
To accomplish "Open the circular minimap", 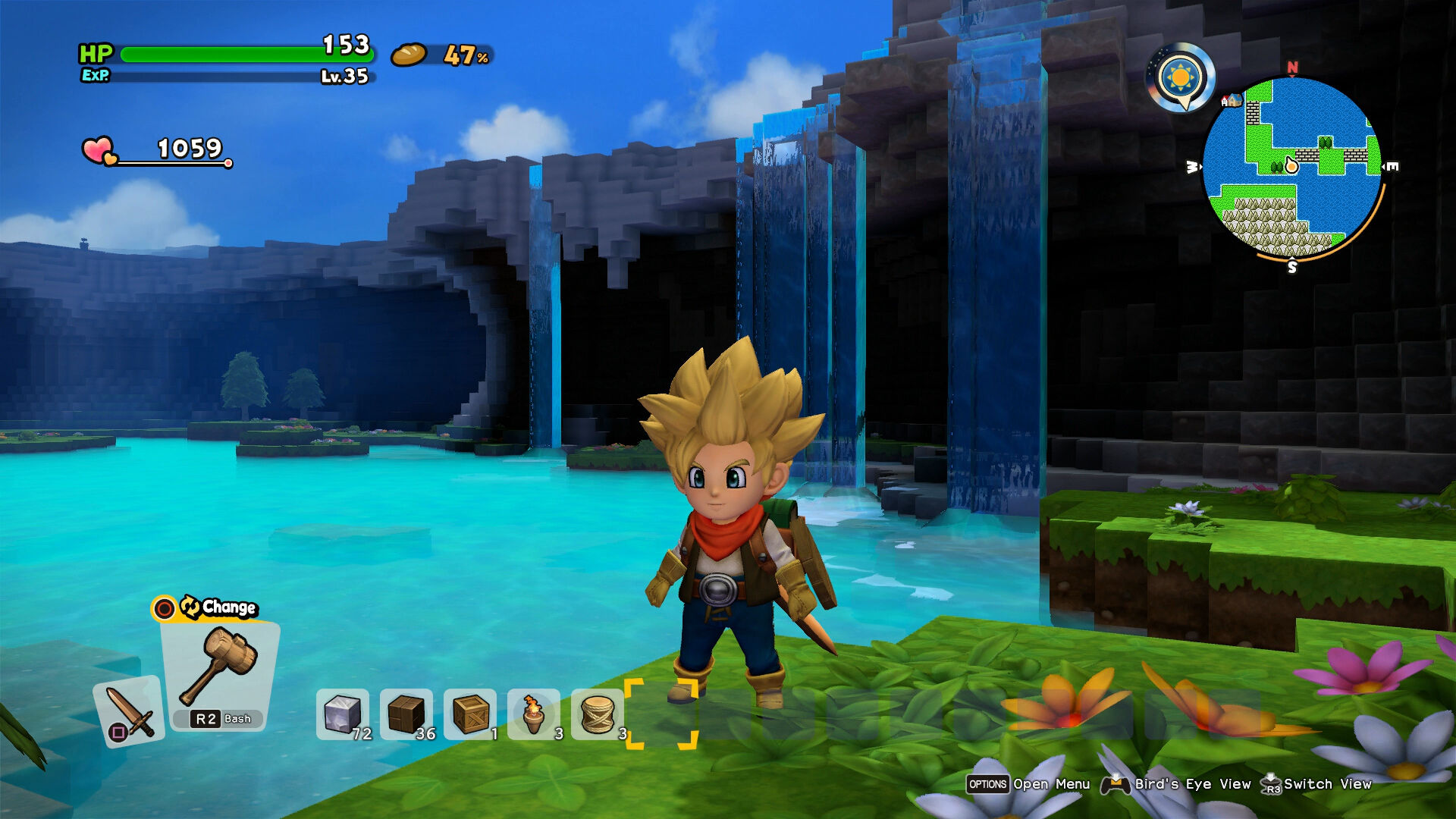I will tap(1292, 167).
